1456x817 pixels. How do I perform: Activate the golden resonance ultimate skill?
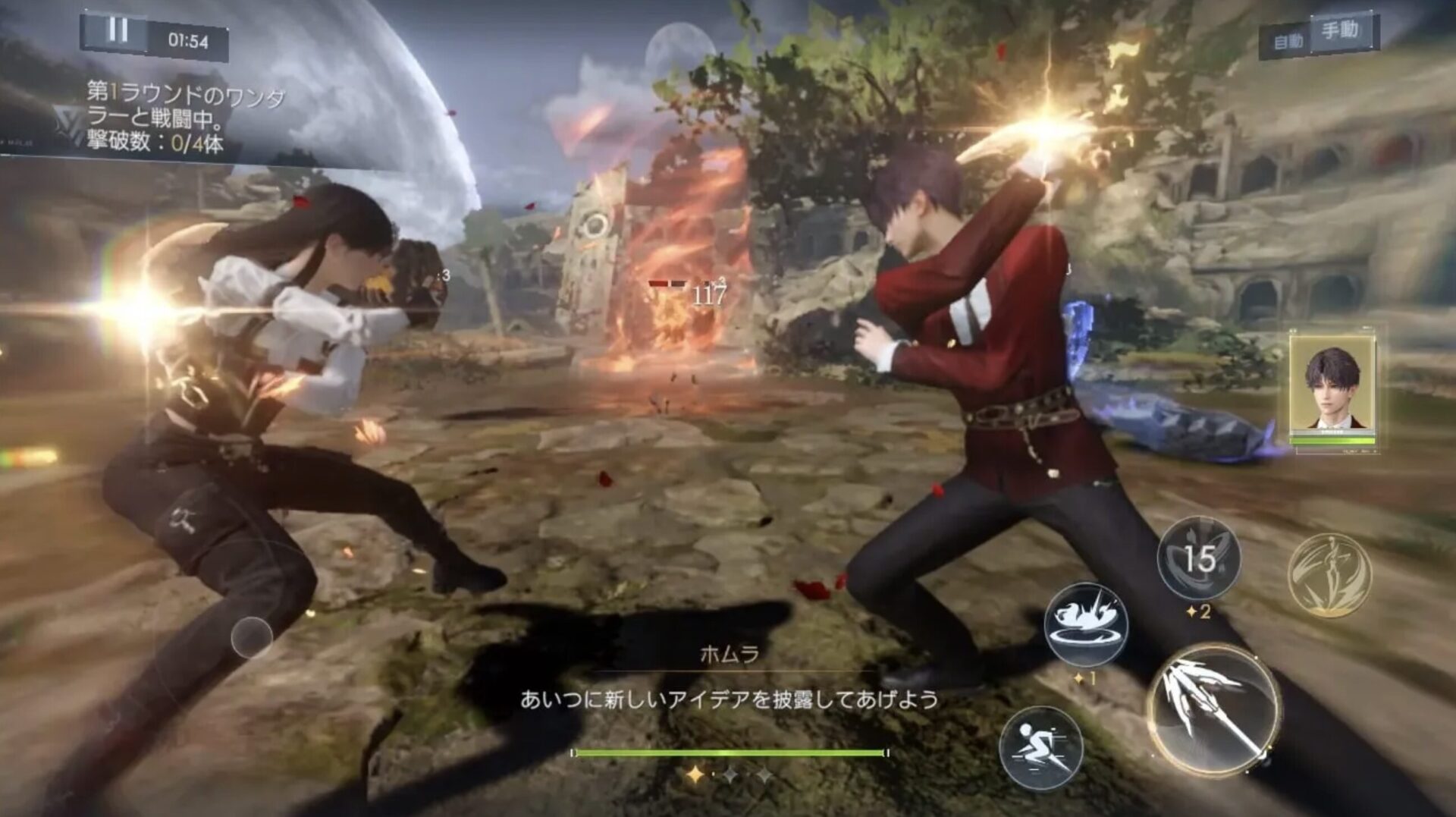coord(1329,573)
